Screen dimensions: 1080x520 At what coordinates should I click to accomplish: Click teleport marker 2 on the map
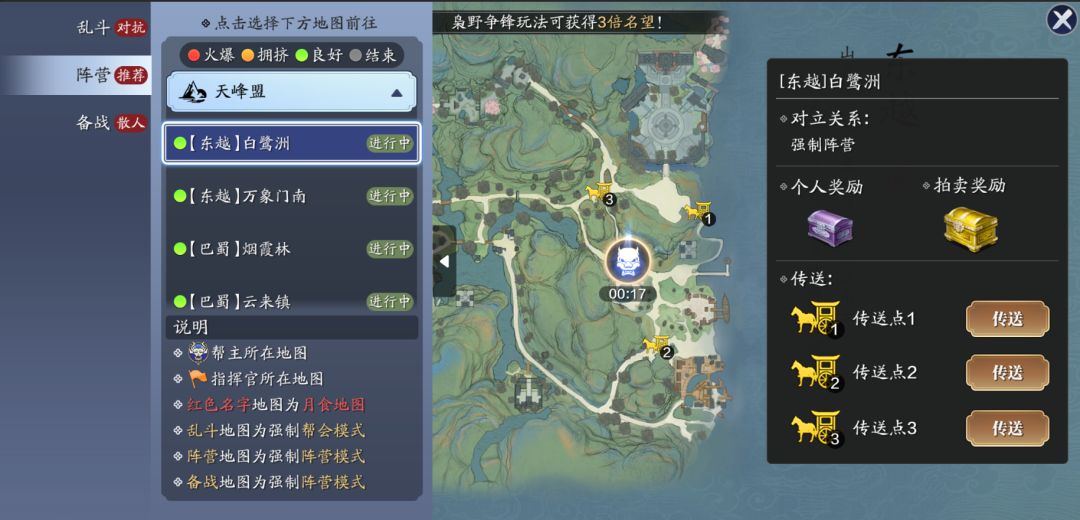[657, 346]
